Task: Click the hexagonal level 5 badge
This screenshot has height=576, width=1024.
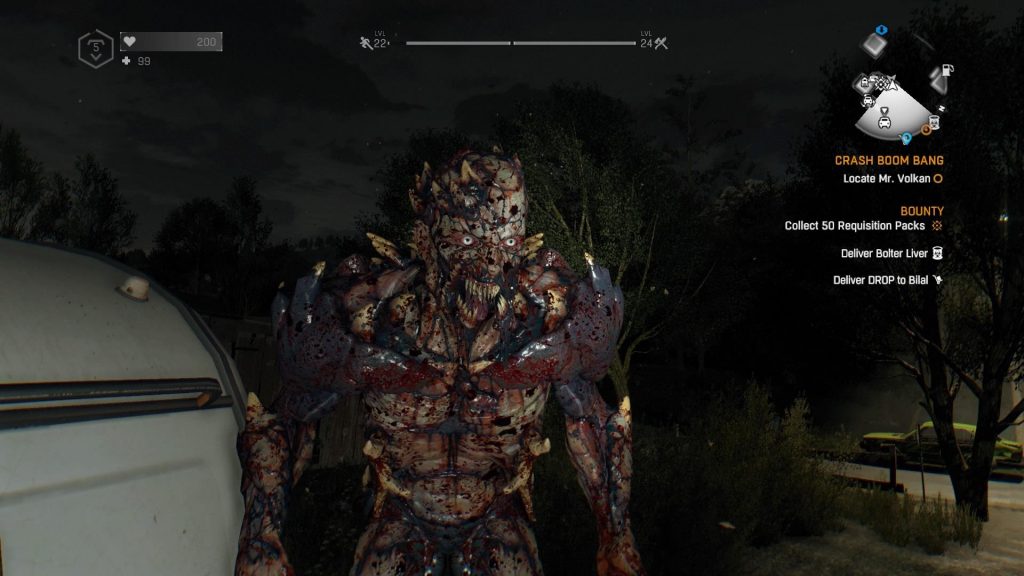Action: [x=95, y=48]
